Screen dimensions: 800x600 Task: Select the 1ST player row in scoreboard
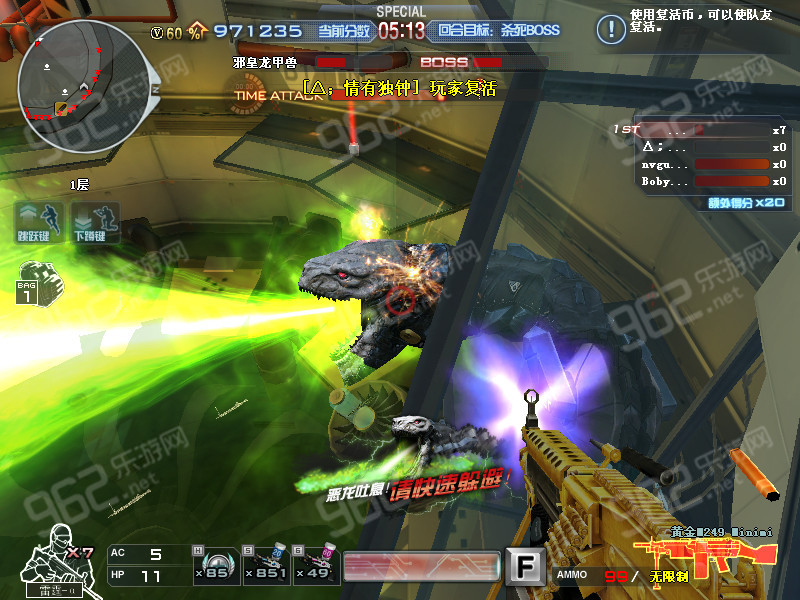pos(700,130)
